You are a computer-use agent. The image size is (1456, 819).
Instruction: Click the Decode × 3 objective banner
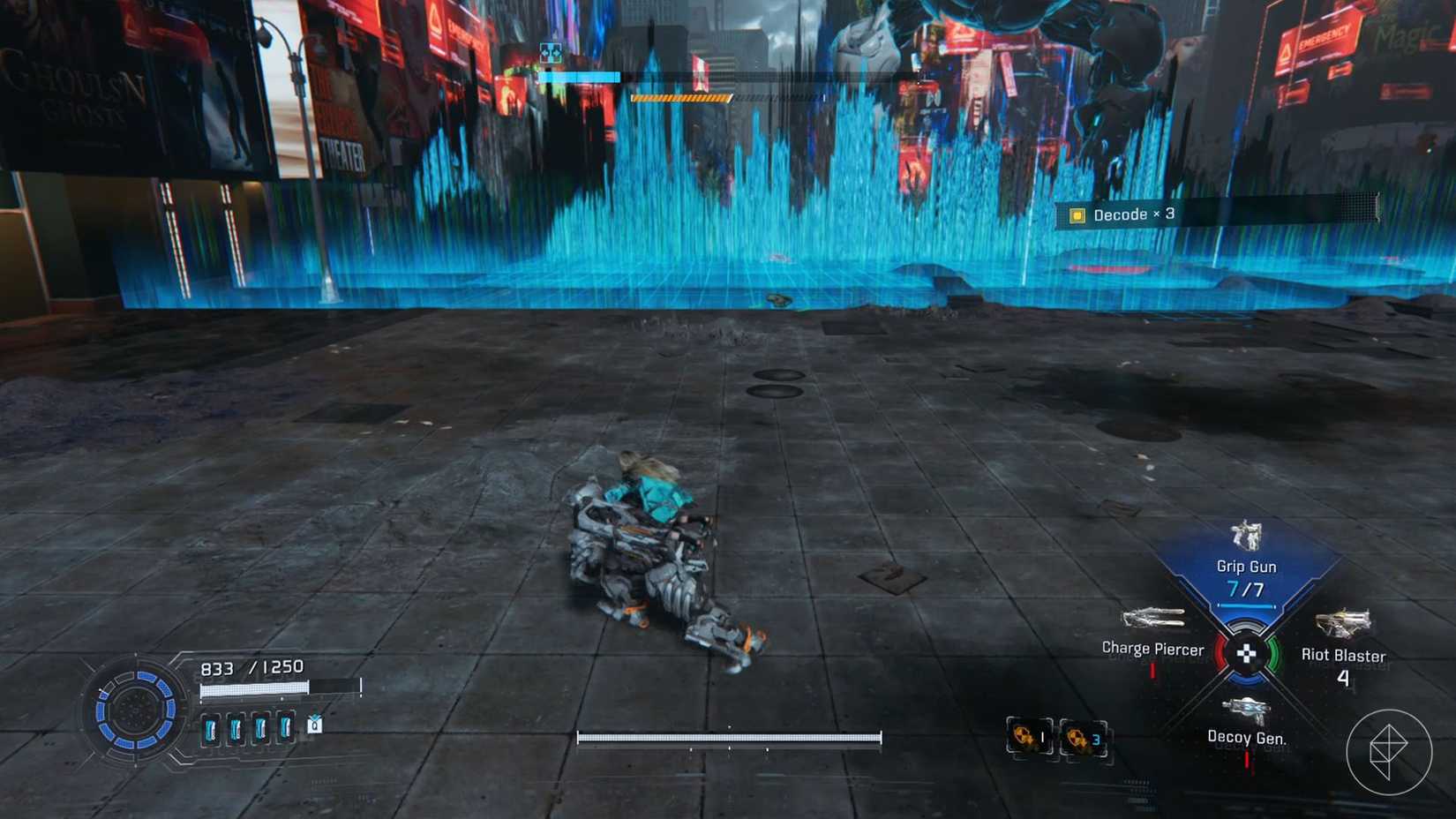tap(1132, 214)
